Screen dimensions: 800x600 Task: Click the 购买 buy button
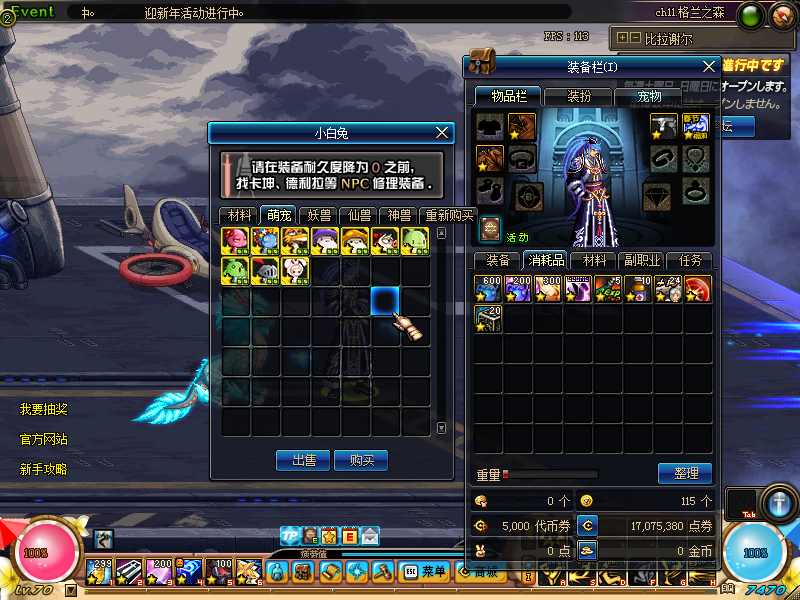361,460
